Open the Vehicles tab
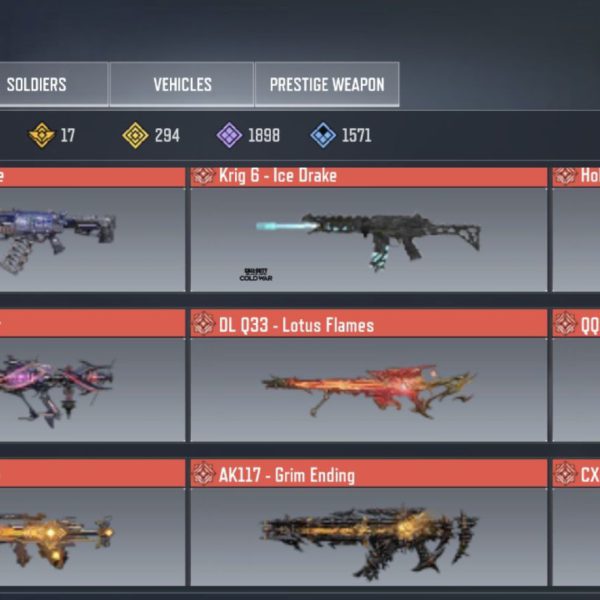600x600 pixels. [x=181, y=85]
